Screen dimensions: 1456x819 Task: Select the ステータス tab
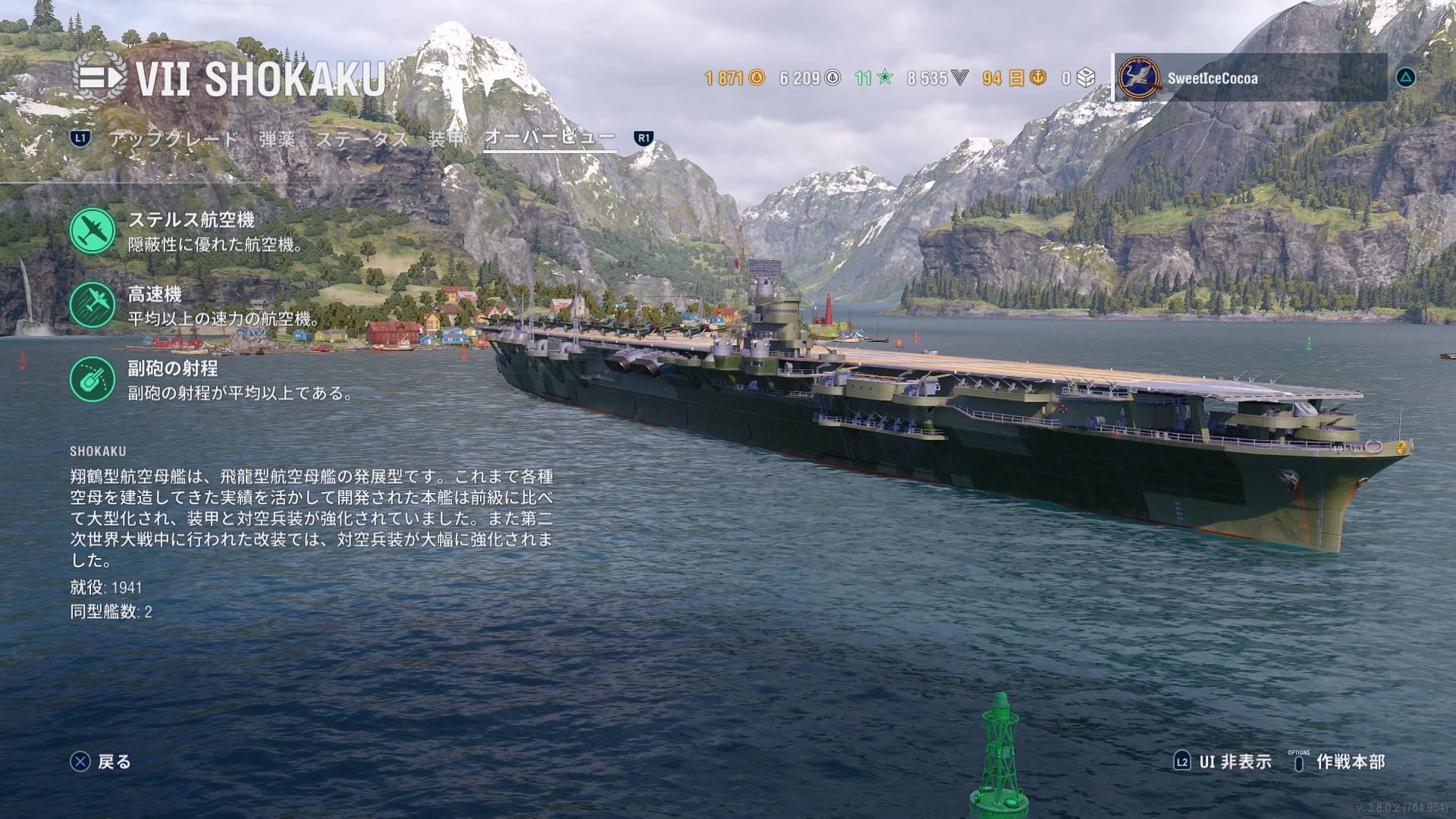pos(362,139)
